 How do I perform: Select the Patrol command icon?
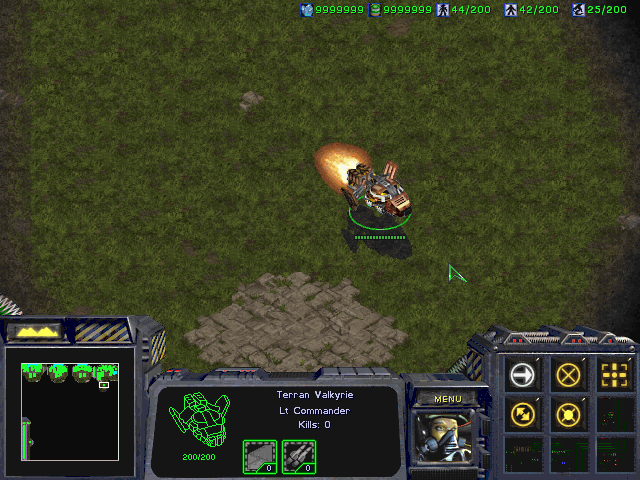tap(523, 413)
